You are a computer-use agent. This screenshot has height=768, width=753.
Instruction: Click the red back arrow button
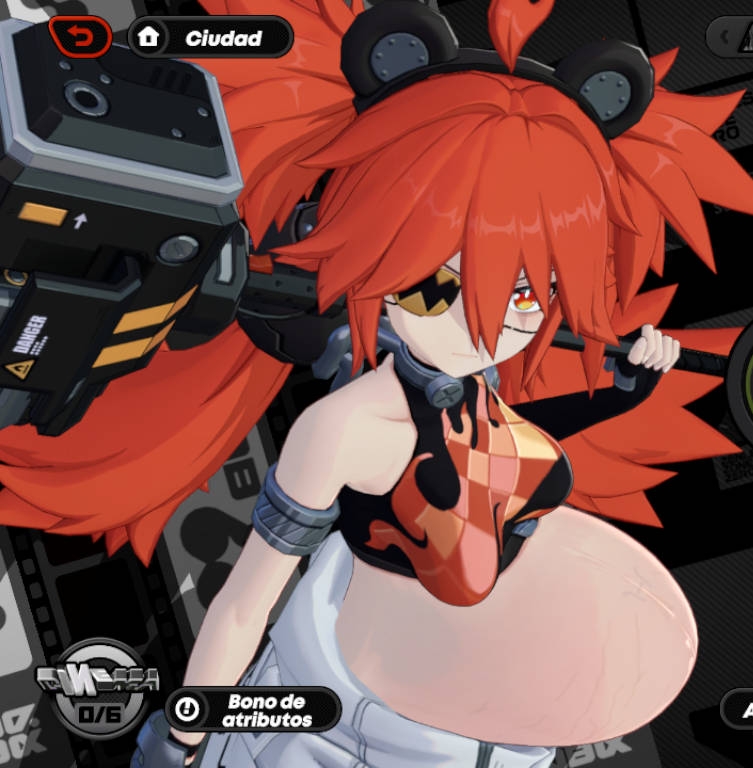(80, 38)
